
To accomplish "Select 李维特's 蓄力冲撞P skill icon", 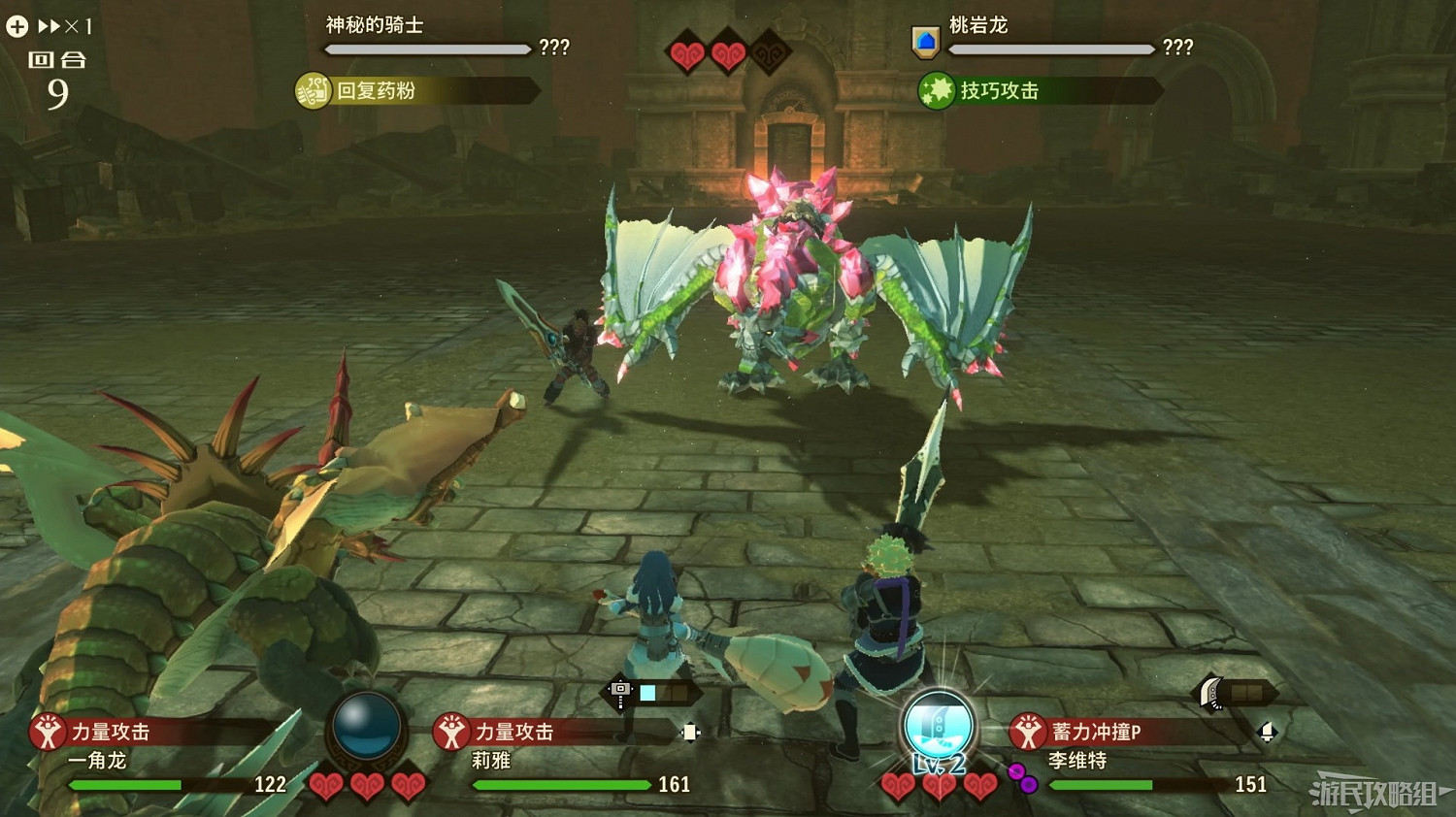I will click(1026, 732).
